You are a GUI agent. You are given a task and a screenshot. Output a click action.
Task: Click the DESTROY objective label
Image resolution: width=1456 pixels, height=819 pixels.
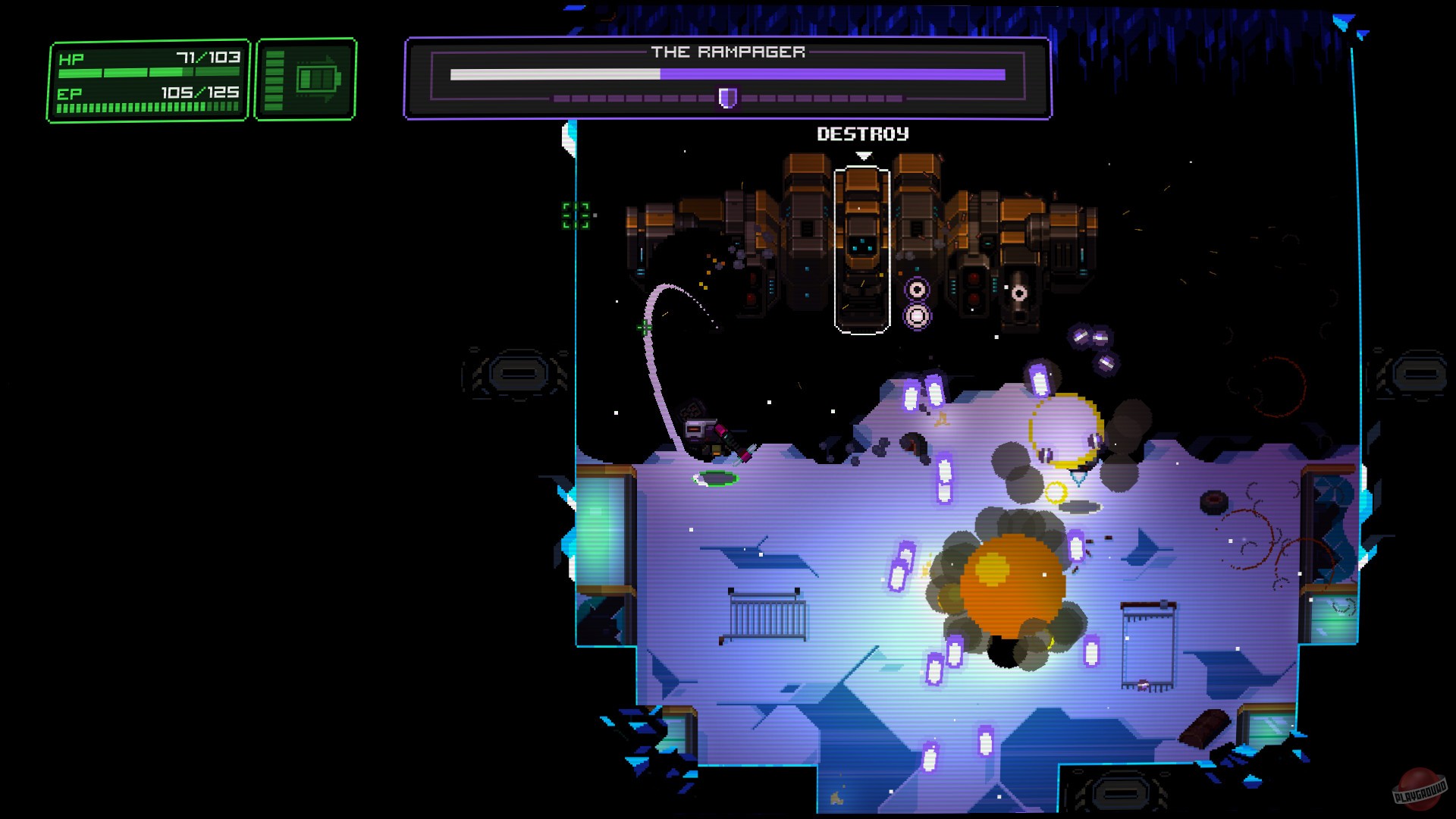tap(862, 134)
